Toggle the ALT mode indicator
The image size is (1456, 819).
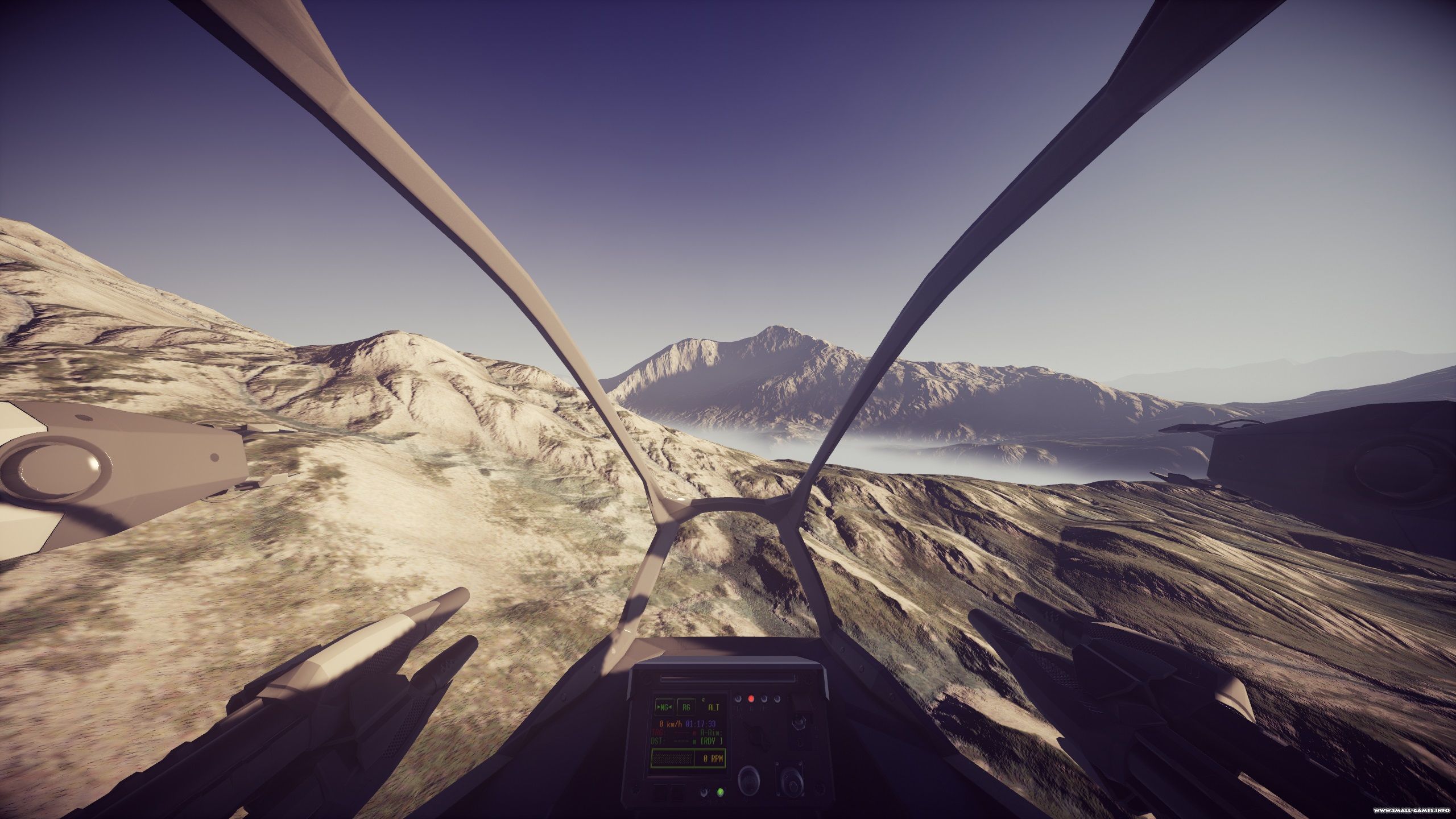click(x=713, y=708)
